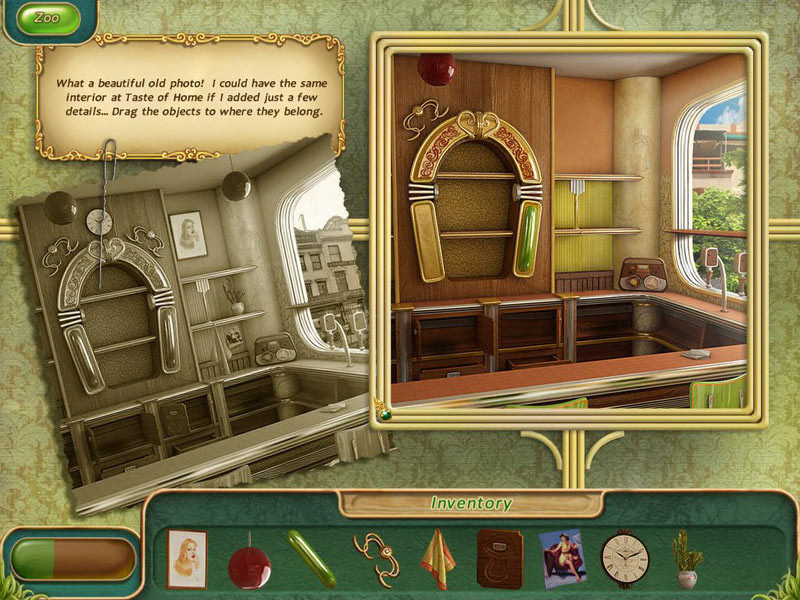
Task: Select the pin-up poster item
Action: click(562, 556)
